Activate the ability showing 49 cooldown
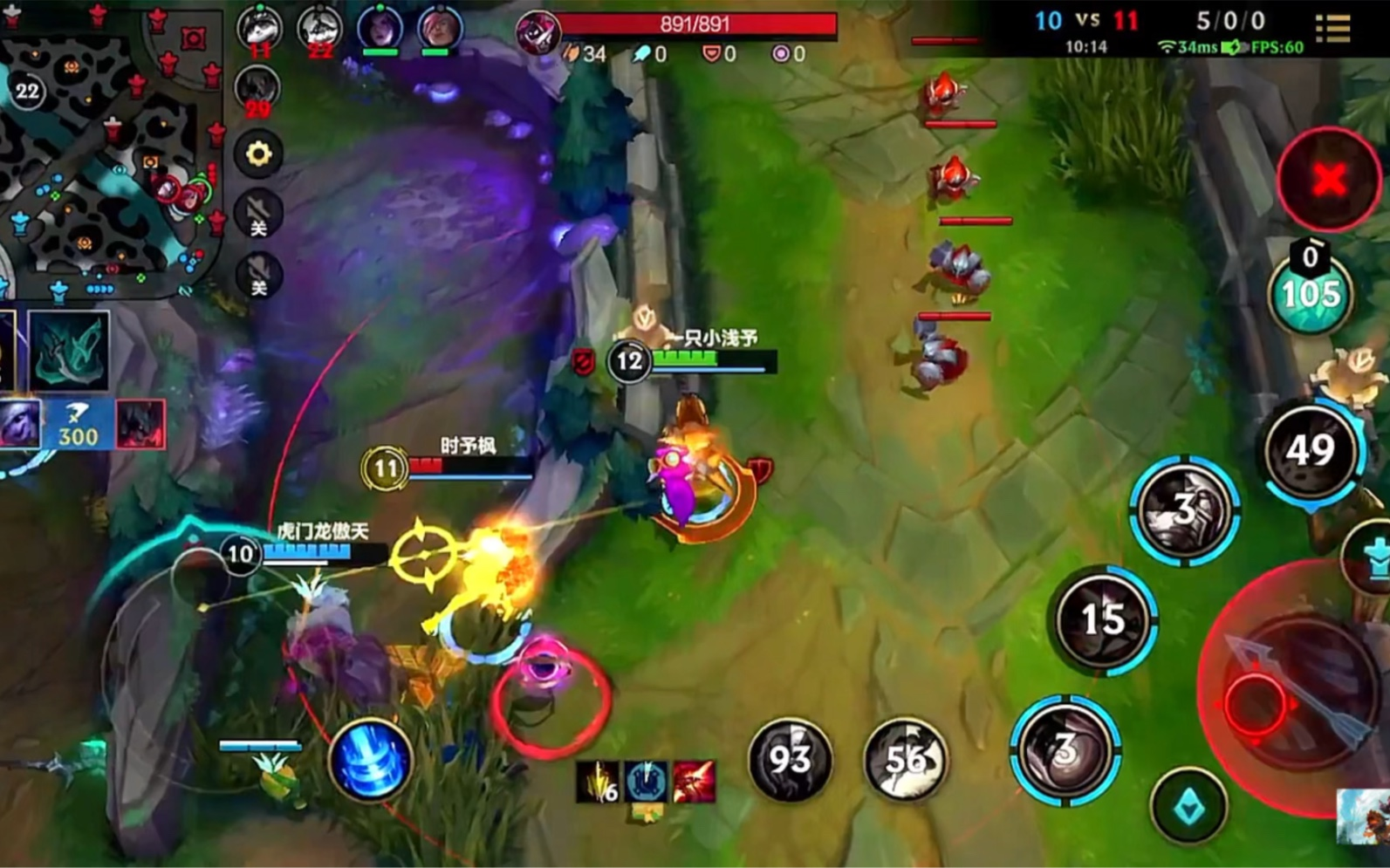This screenshot has height=868, width=1390. [1310, 450]
